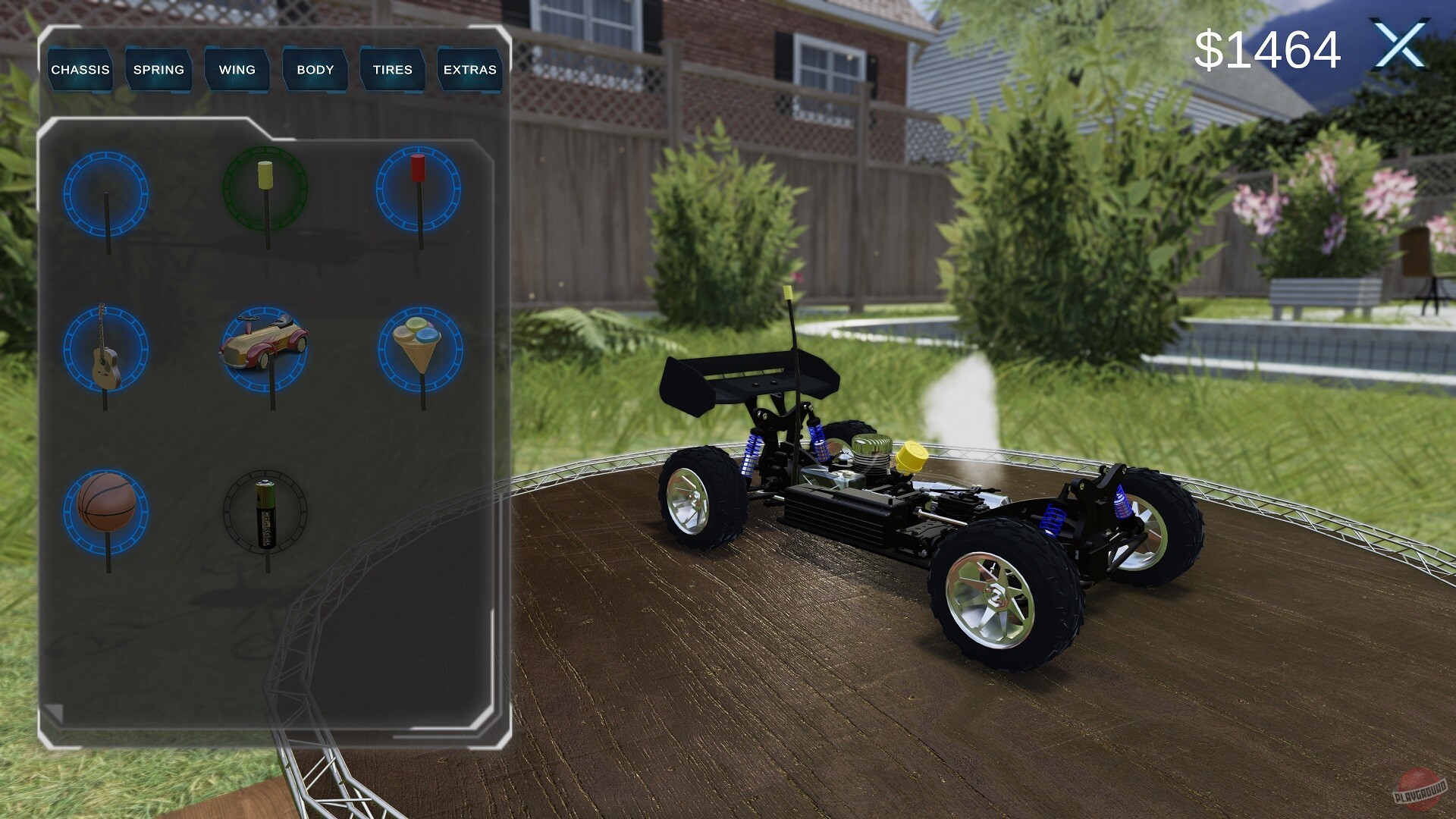Switch to the CHASSIS tab

(x=80, y=70)
